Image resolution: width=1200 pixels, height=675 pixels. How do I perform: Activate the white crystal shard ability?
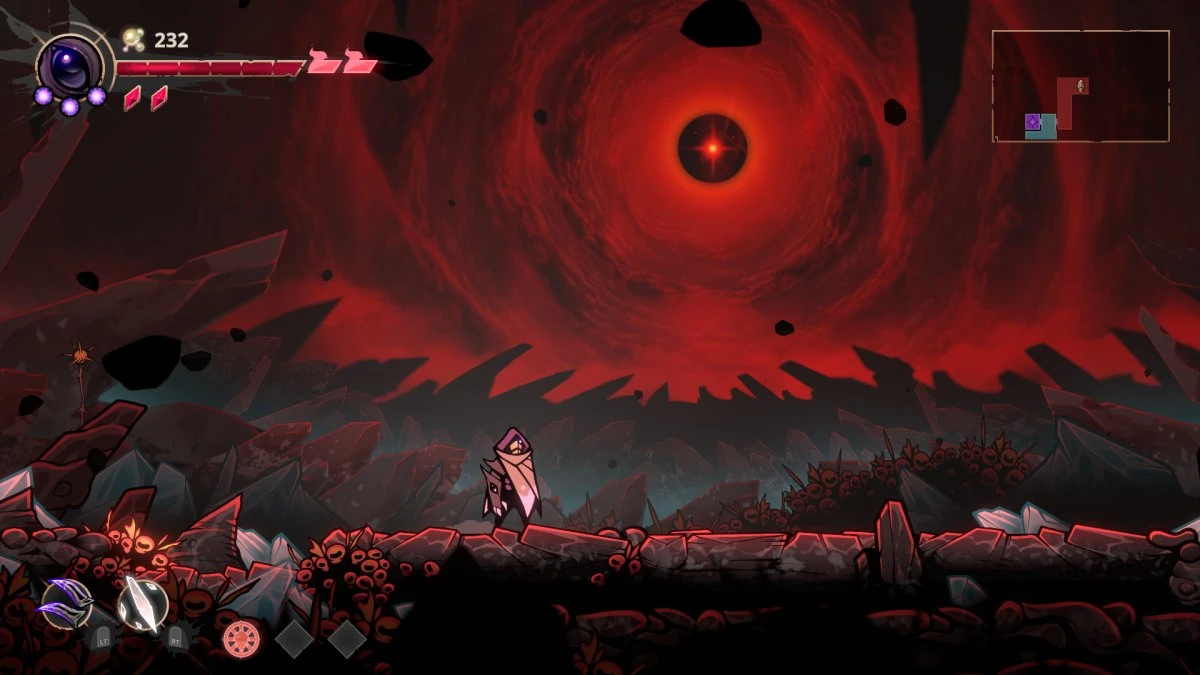coord(142,604)
